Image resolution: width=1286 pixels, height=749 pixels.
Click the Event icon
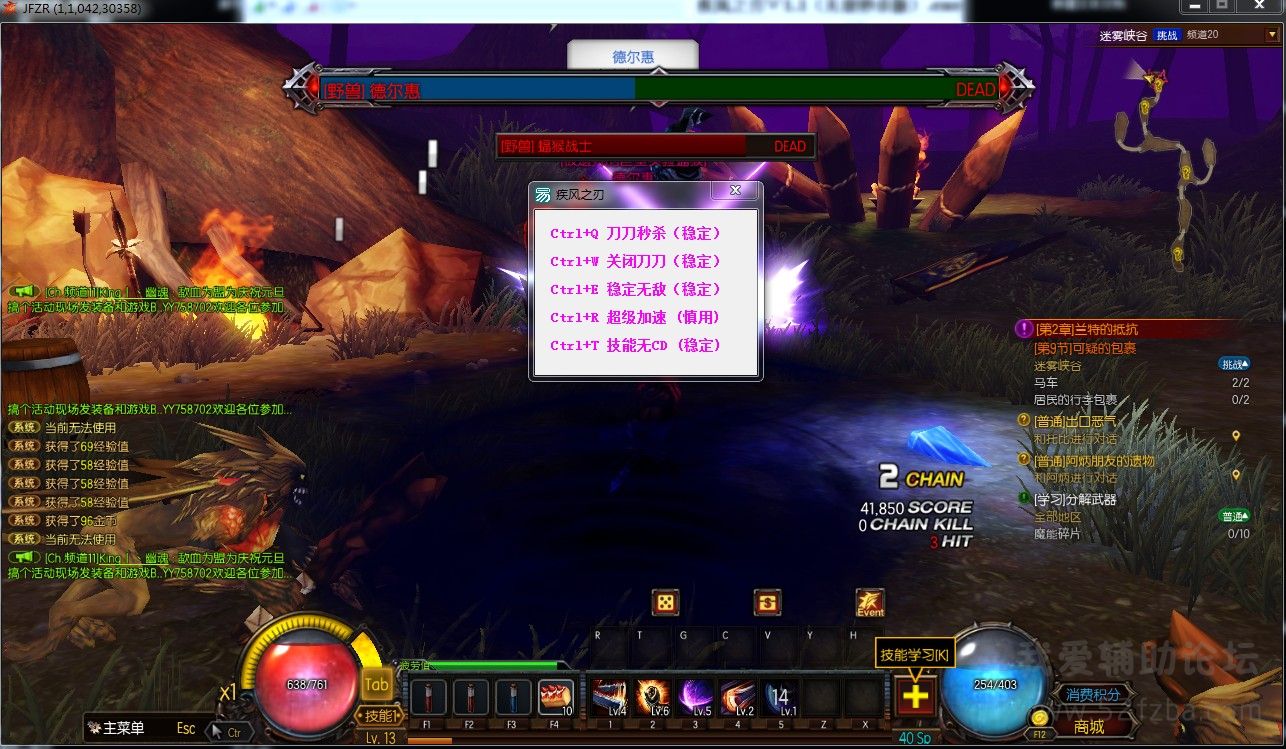(x=870, y=603)
